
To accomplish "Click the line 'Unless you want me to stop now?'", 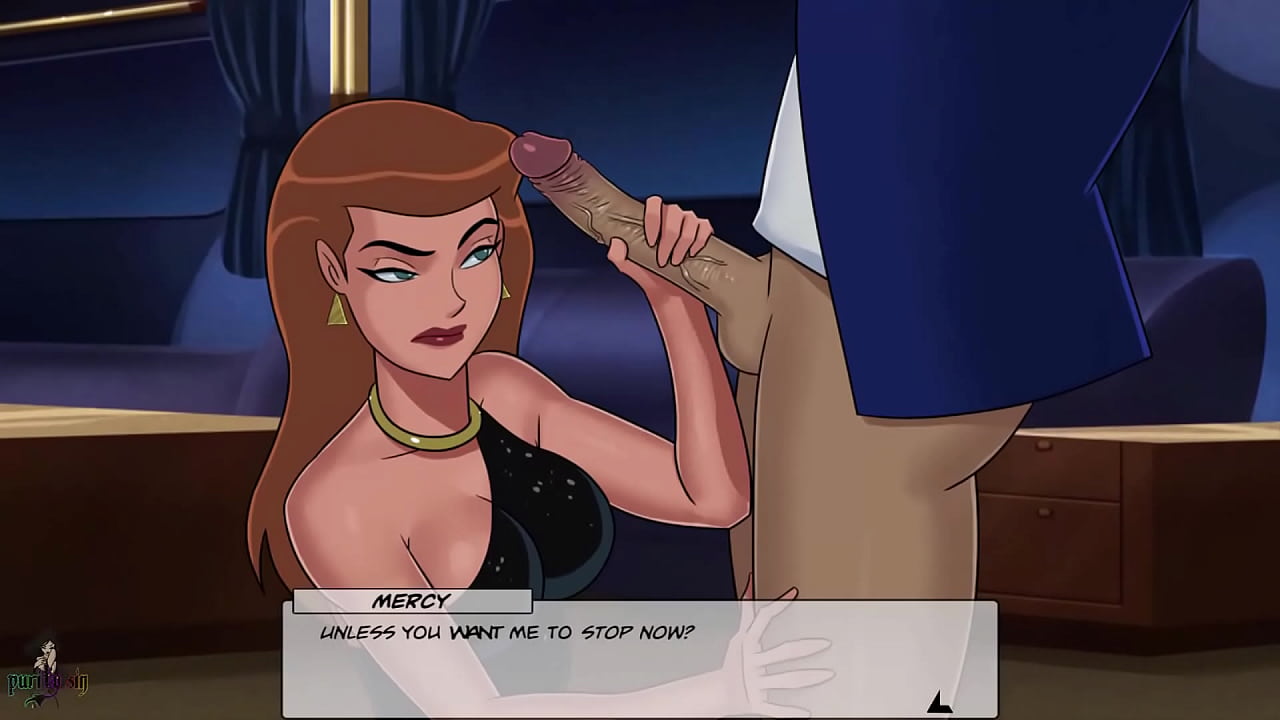I will coord(508,631).
